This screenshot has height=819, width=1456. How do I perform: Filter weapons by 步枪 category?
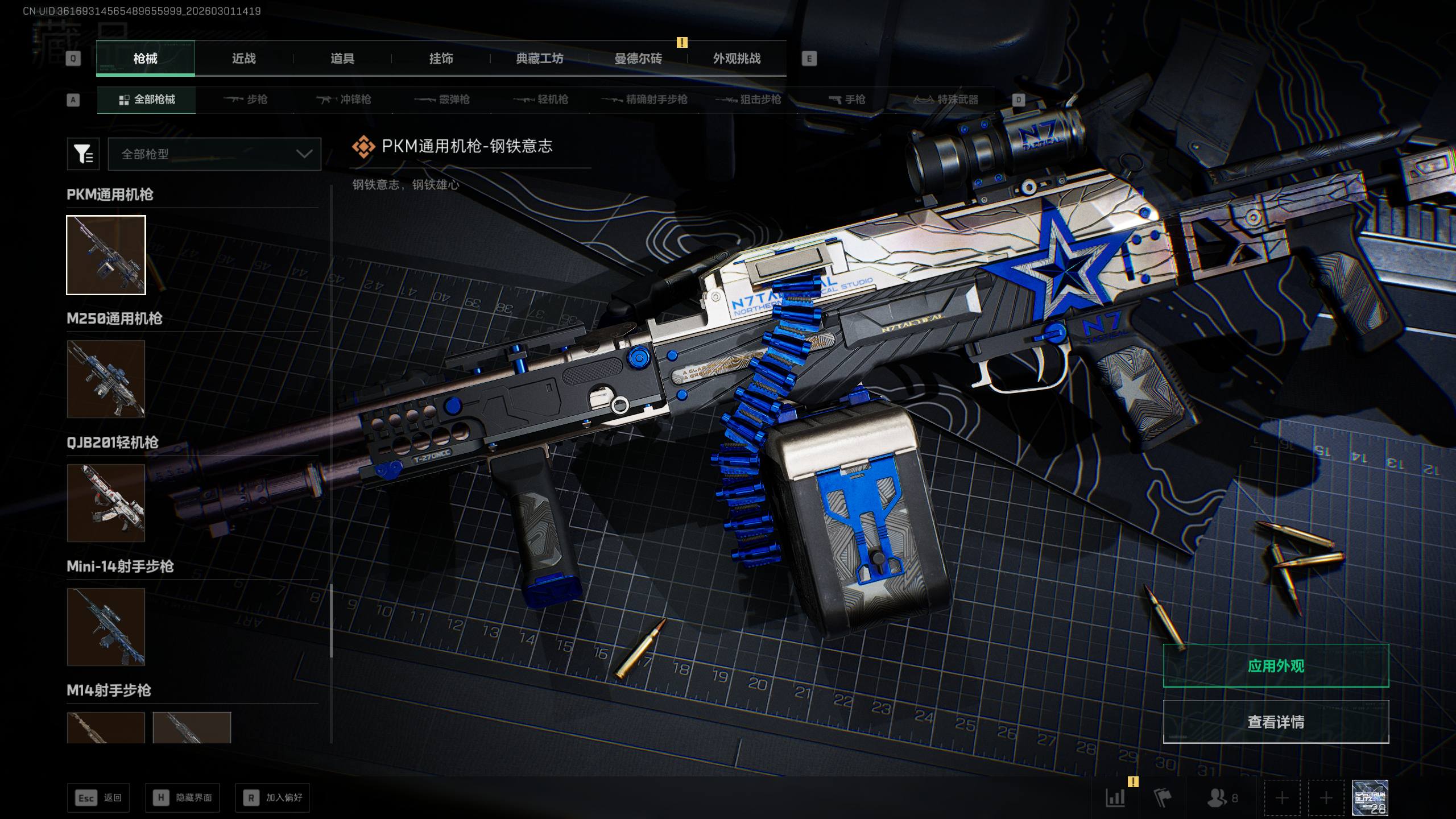point(246,100)
